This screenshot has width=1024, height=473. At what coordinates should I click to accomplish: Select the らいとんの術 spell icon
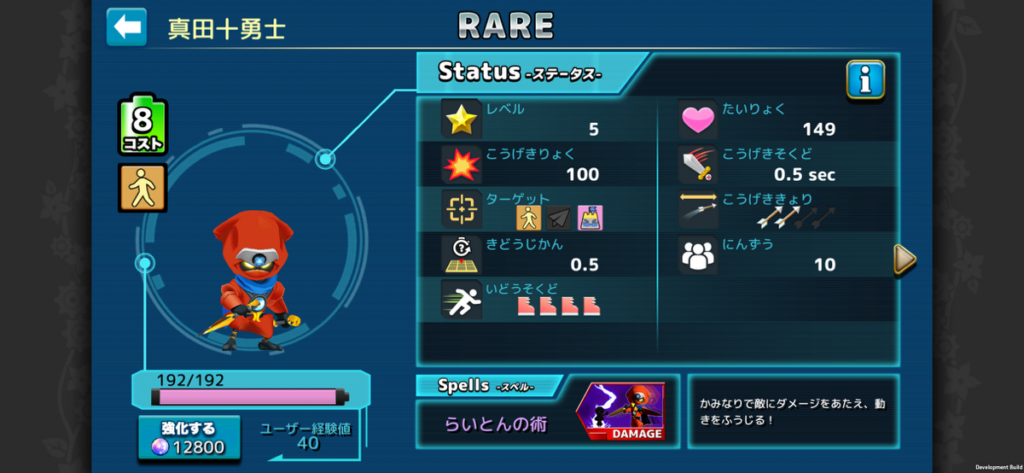pos(620,412)
